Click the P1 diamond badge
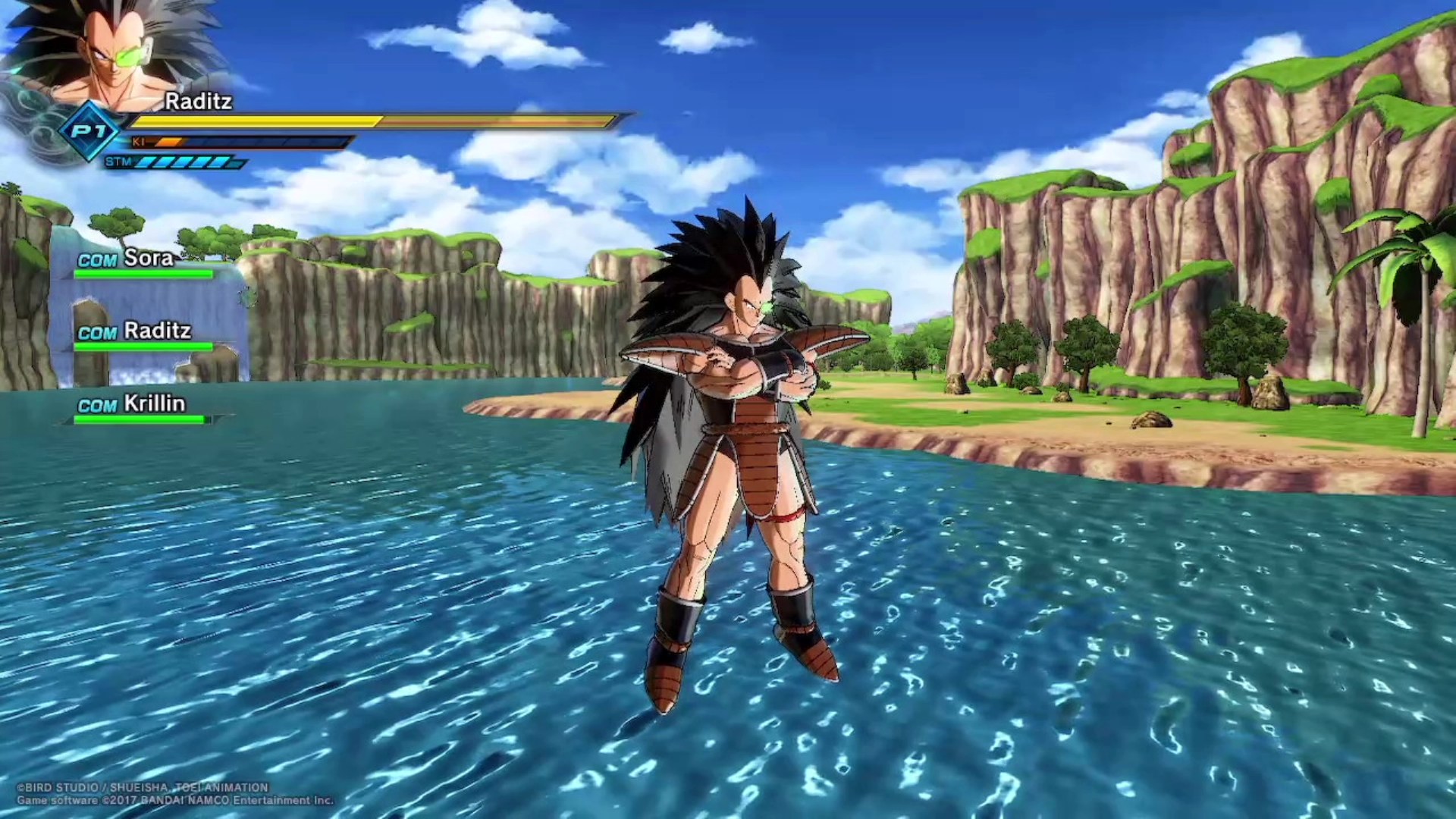The width and height of the screenshot is (1456, 819). [x=89, y=131]
